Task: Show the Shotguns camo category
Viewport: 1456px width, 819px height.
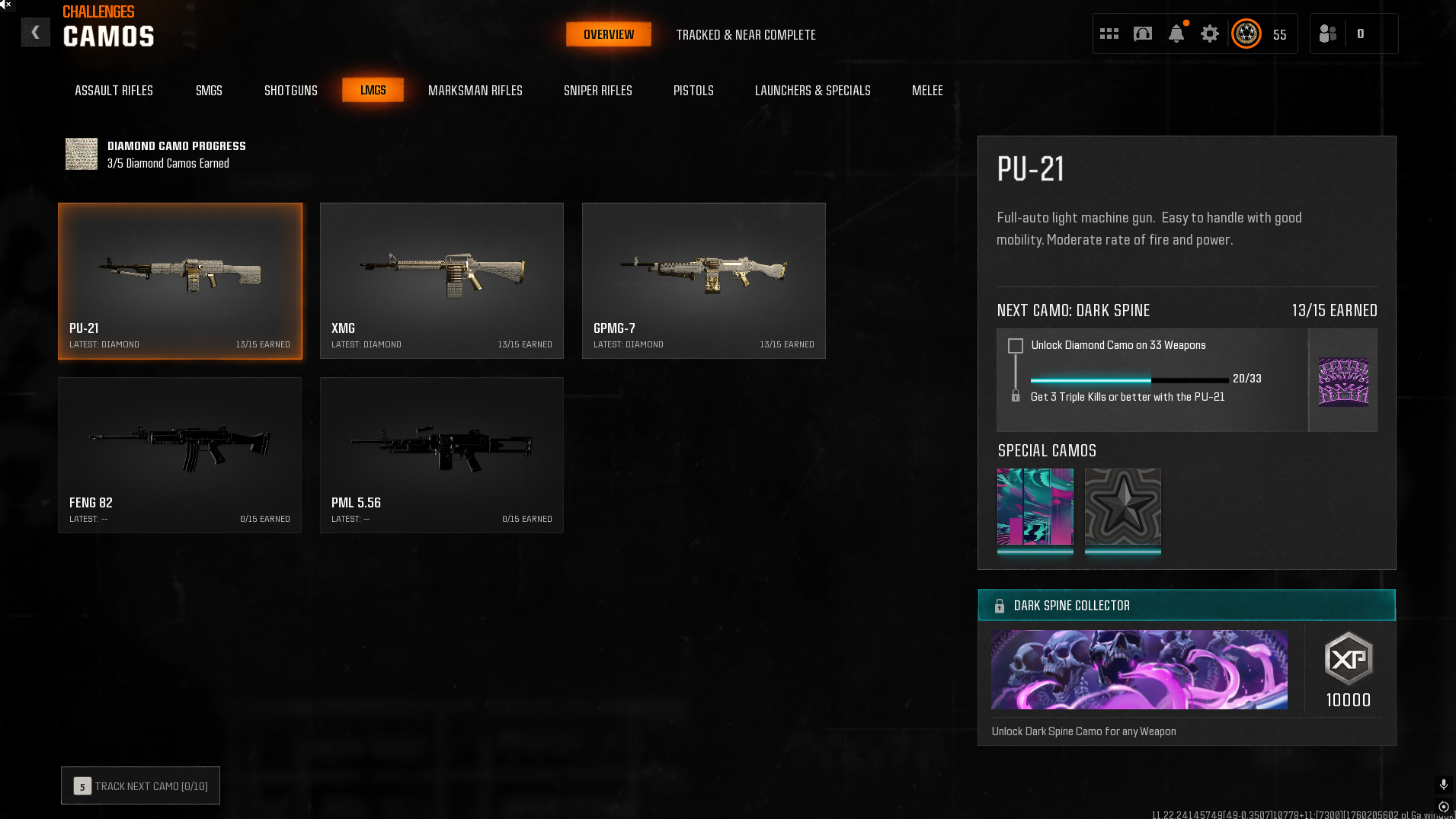Action: (290, 91)
